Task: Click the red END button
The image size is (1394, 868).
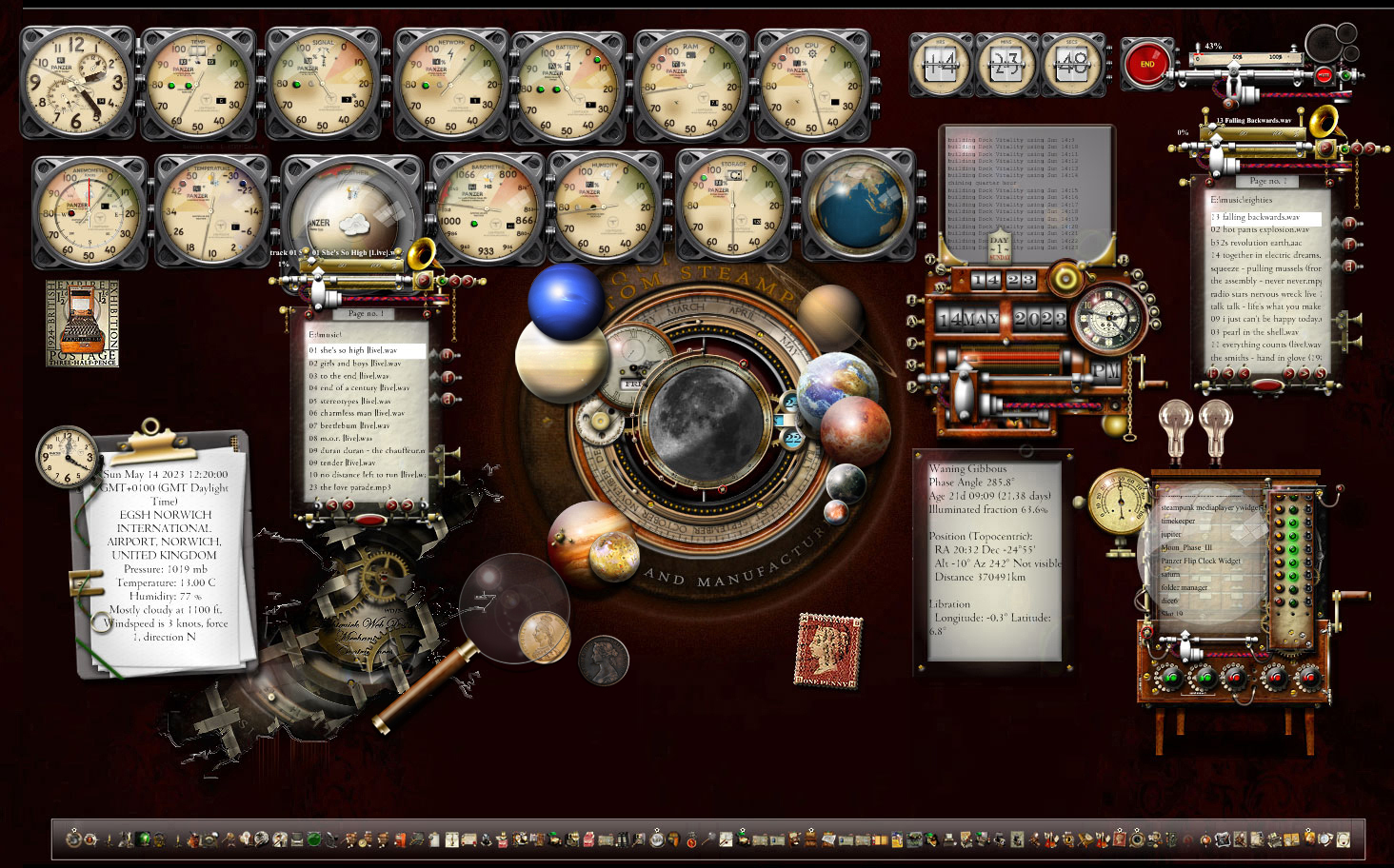Action: (1146, 65)
